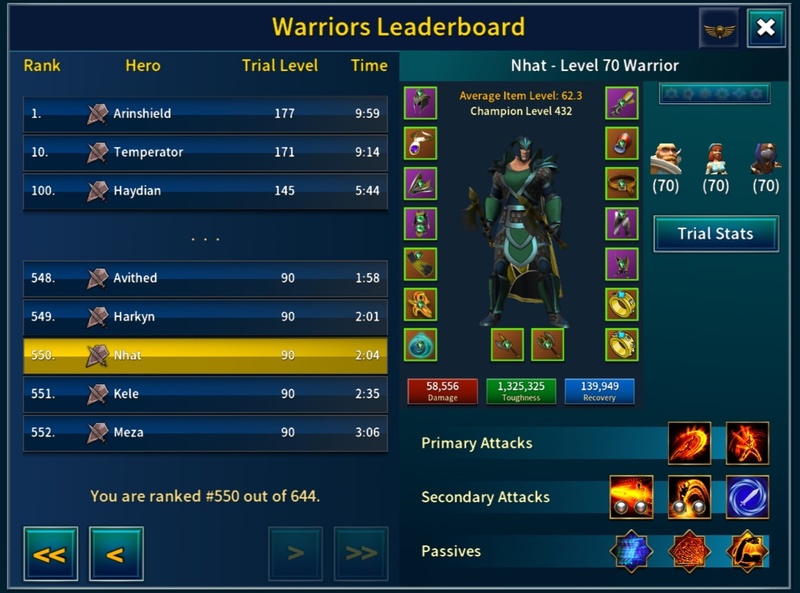Screen dimensions: 800x593
Task: Show Kele's leaderboard entry
Action: pos(205,394)
